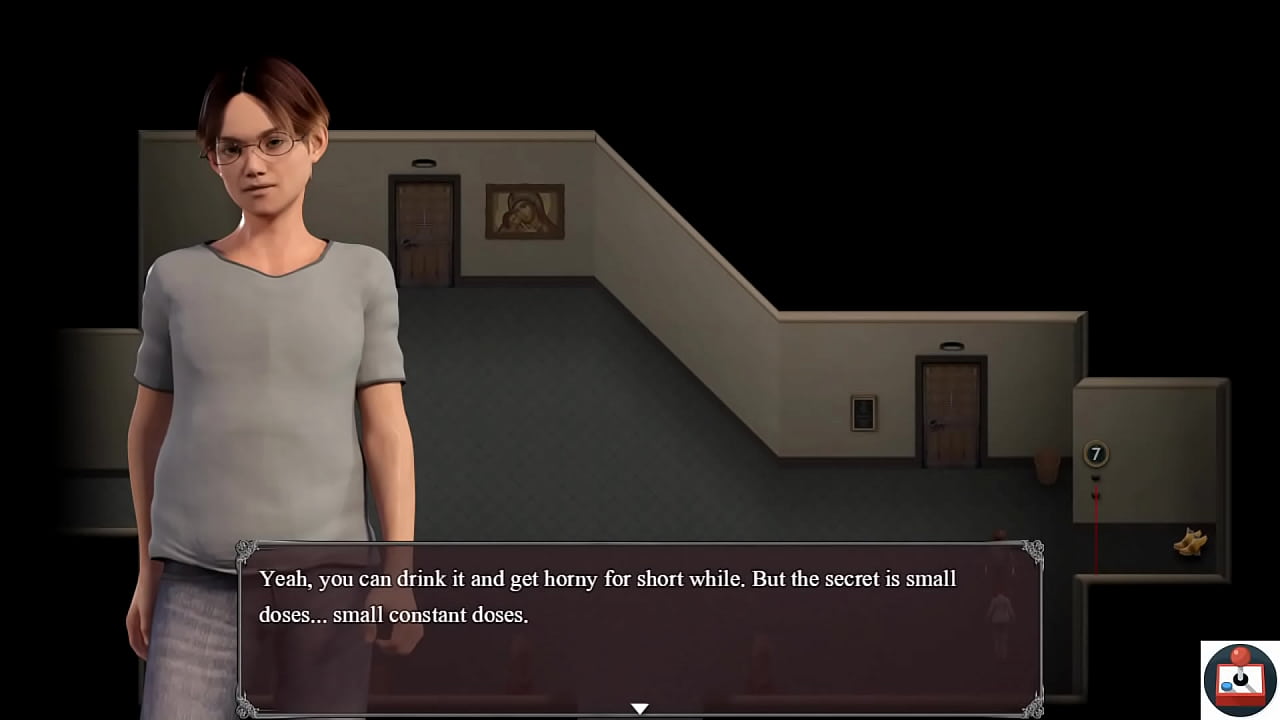Click the joystick channel logo watermark

(x=1240, y=680)
